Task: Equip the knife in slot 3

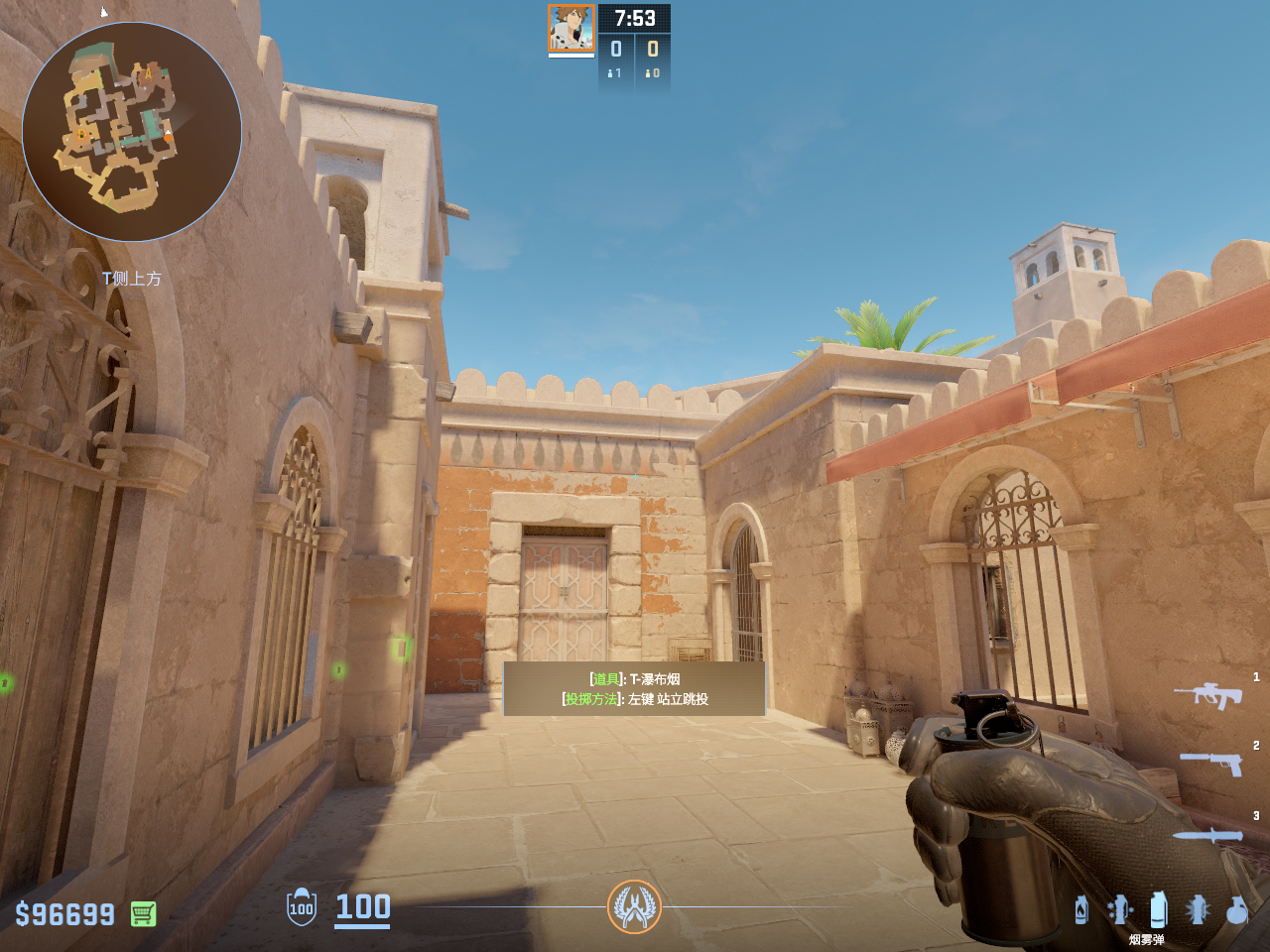Action: [x=1207, y=835]
